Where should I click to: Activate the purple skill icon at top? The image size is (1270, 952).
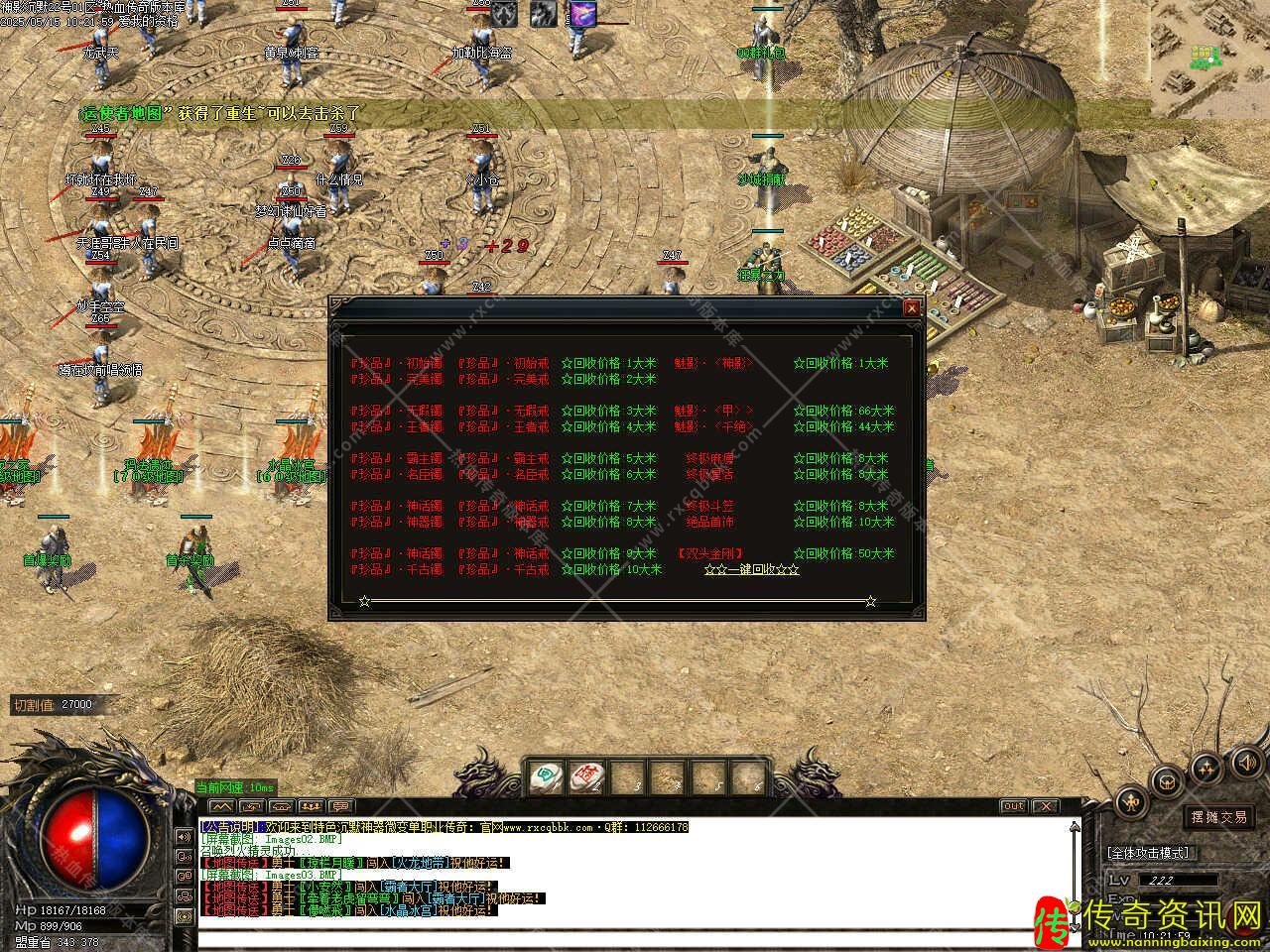(582, 15)
